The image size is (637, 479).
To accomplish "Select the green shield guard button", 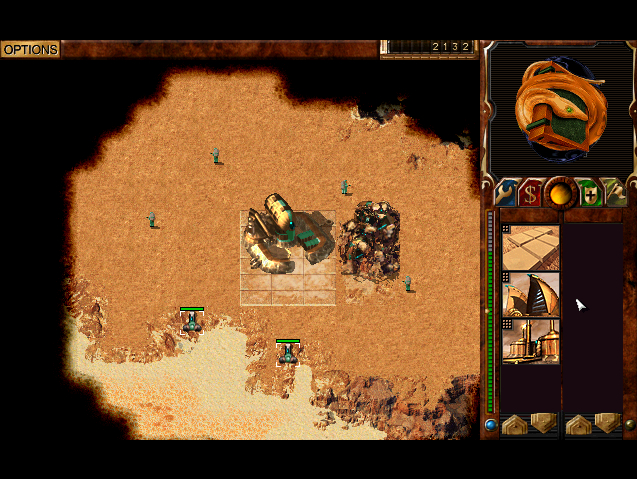I will pyautogui.click(x=589, y=191).
